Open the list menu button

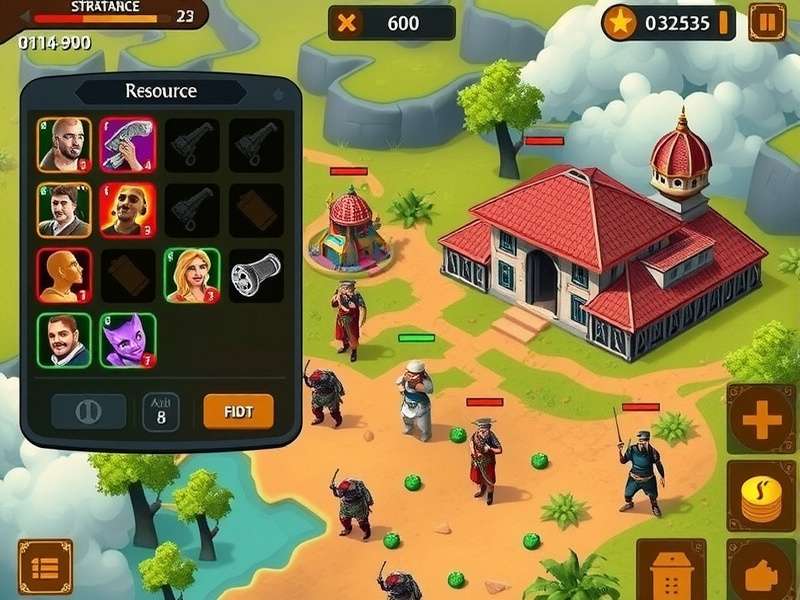click(45, 567)
